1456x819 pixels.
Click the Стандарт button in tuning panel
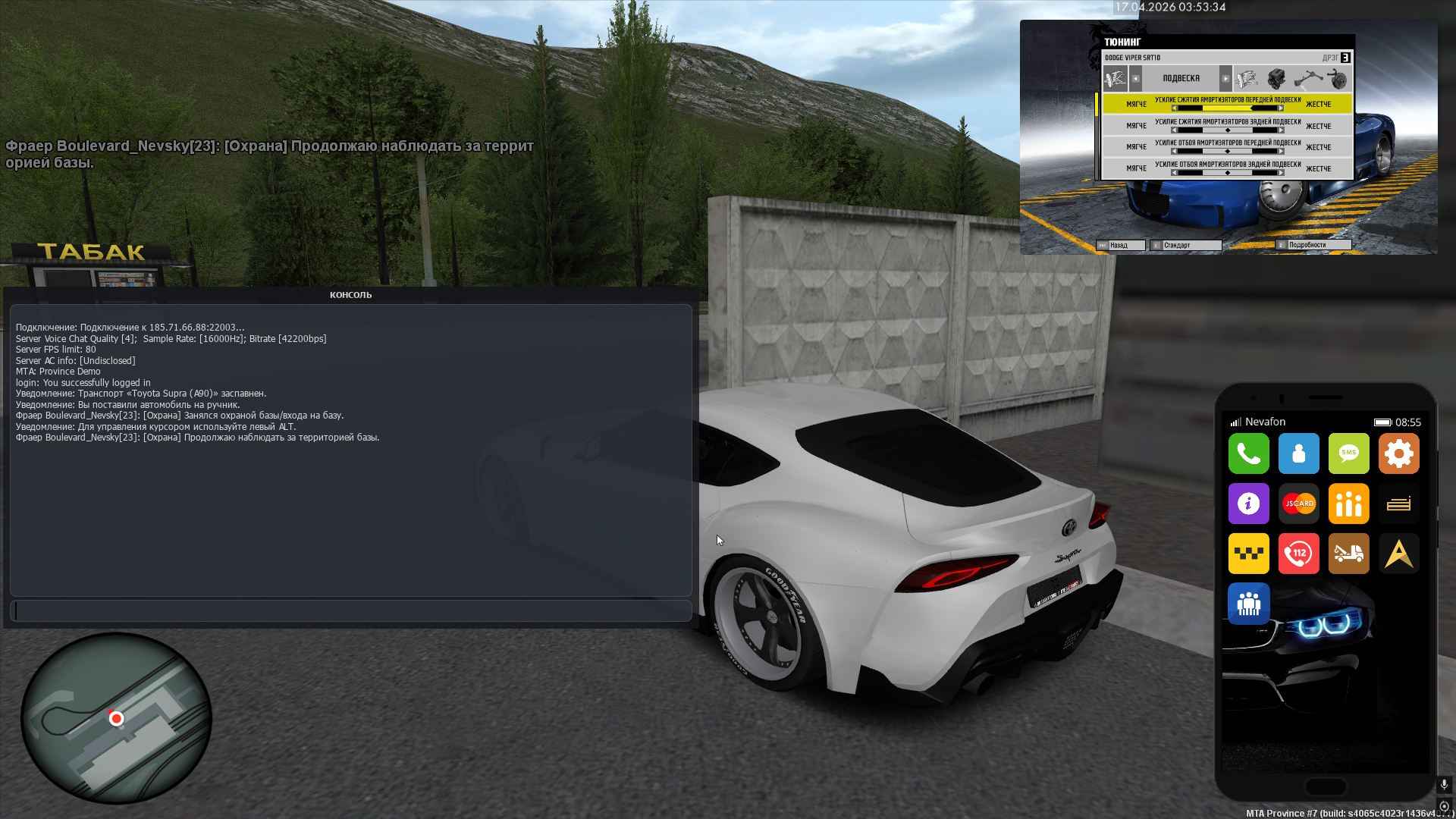point(1185,246)
